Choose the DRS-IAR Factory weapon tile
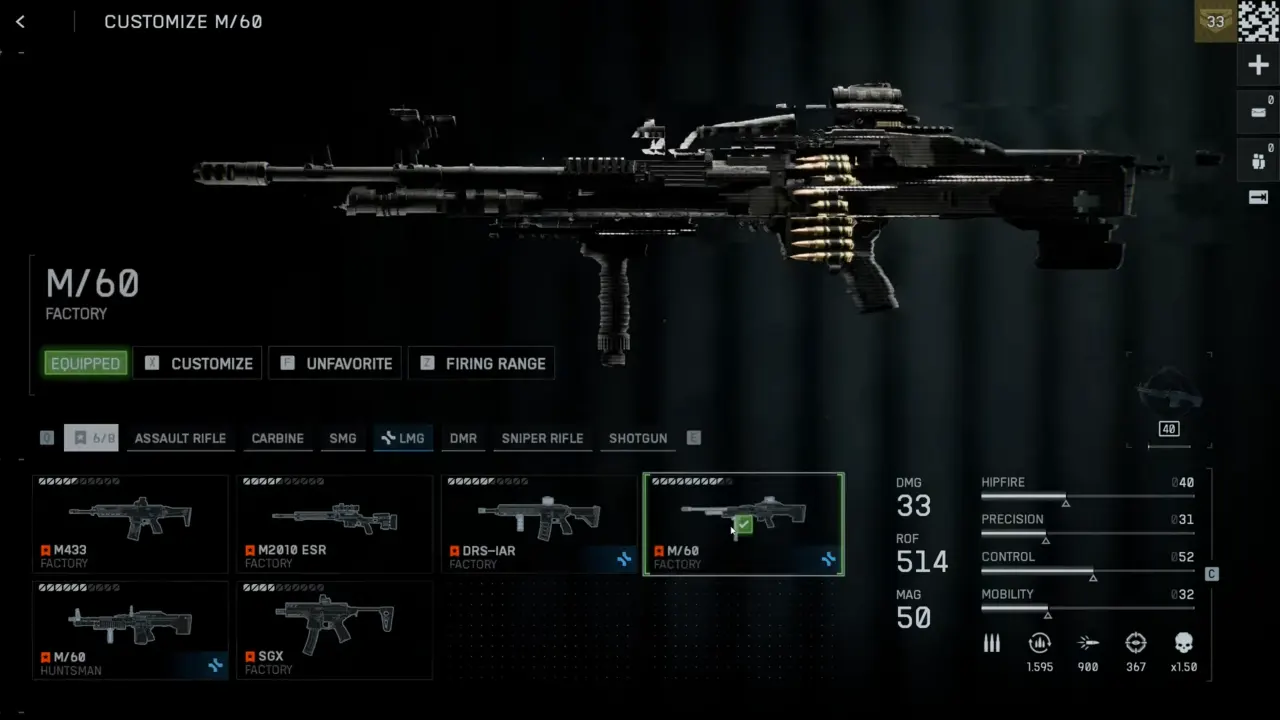This screenshot has width=1280, height=720. [x=539, y=524]
